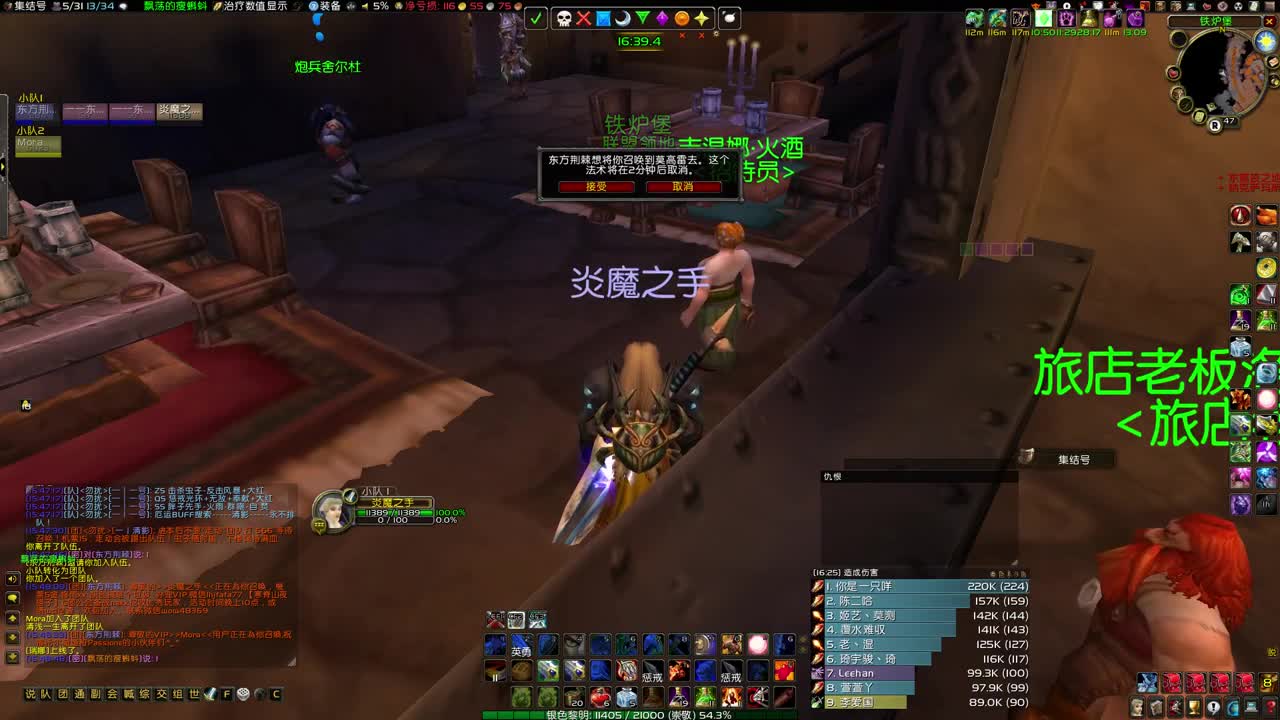Select the yellow star raid marker icon
This screenshot has height=720, width=1280.
pos(703,17)
